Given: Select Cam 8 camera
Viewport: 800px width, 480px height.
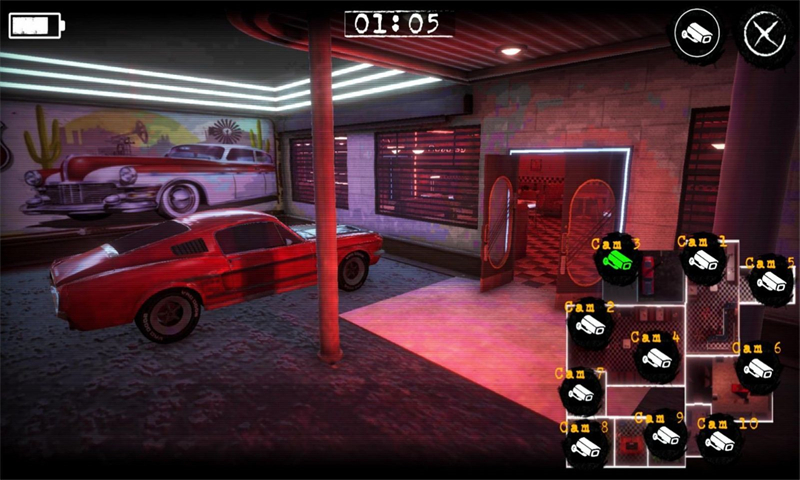Looking at the screenshot, I should 585,447.
